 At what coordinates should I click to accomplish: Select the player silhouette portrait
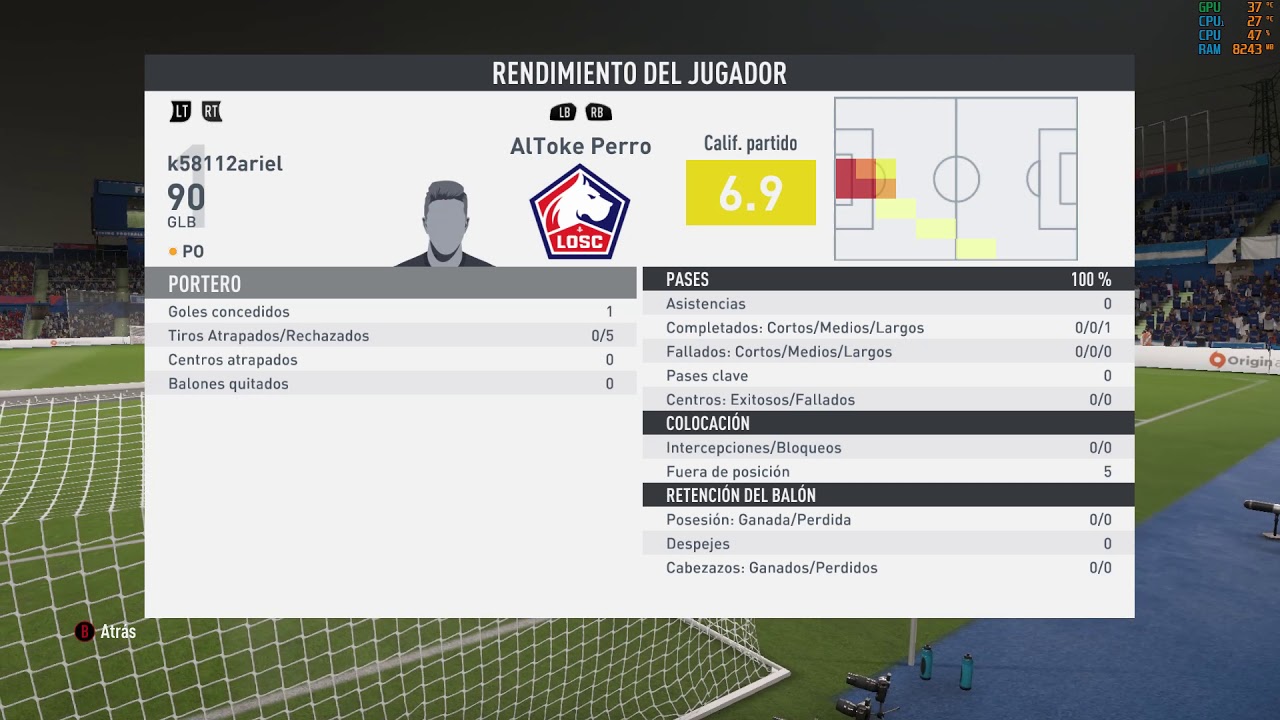445,224
